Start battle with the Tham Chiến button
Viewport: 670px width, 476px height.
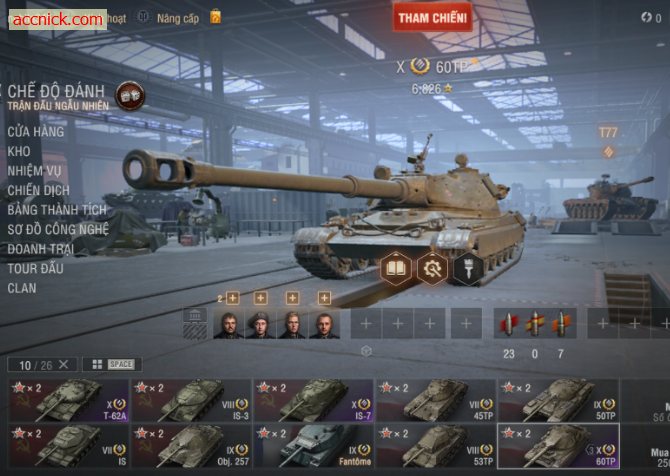click(432, 17)
